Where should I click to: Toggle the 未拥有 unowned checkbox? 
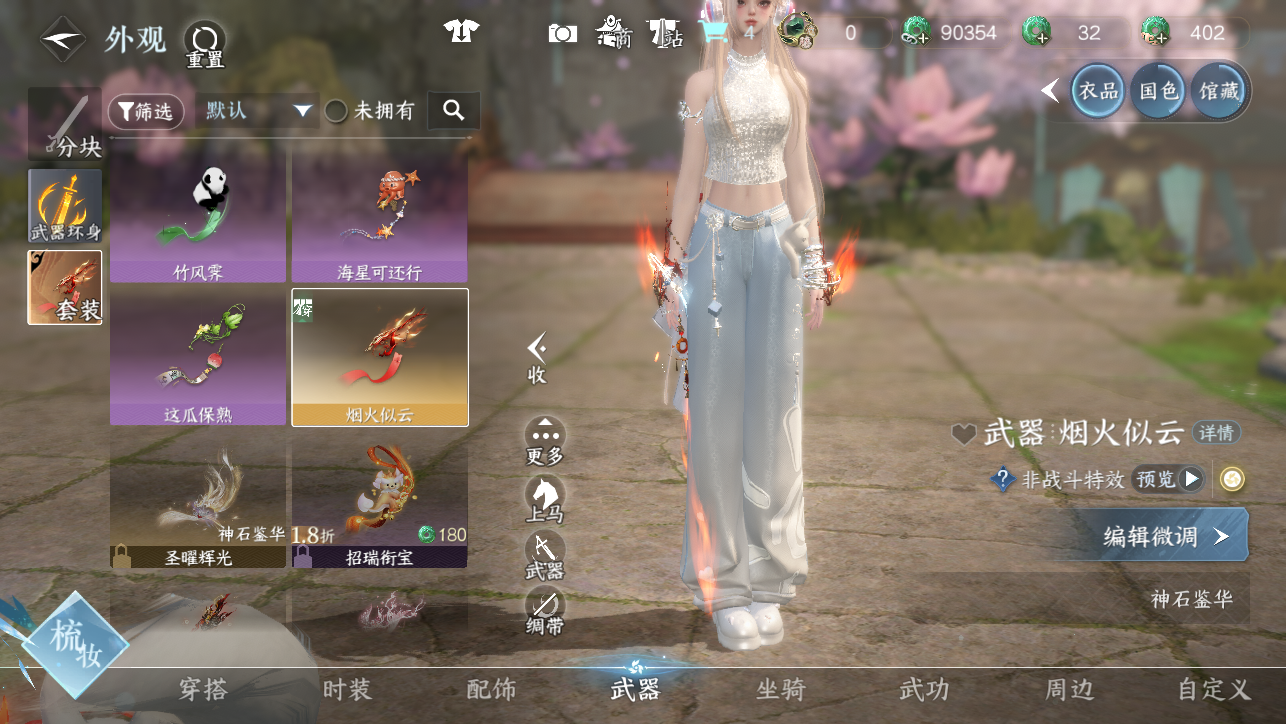point(337,111)
